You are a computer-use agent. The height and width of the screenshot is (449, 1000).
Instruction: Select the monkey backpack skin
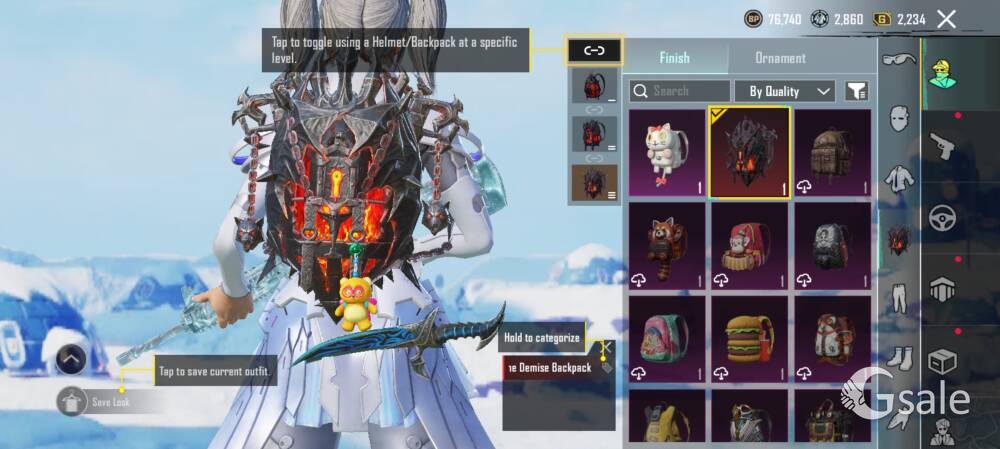pos(749,245)
